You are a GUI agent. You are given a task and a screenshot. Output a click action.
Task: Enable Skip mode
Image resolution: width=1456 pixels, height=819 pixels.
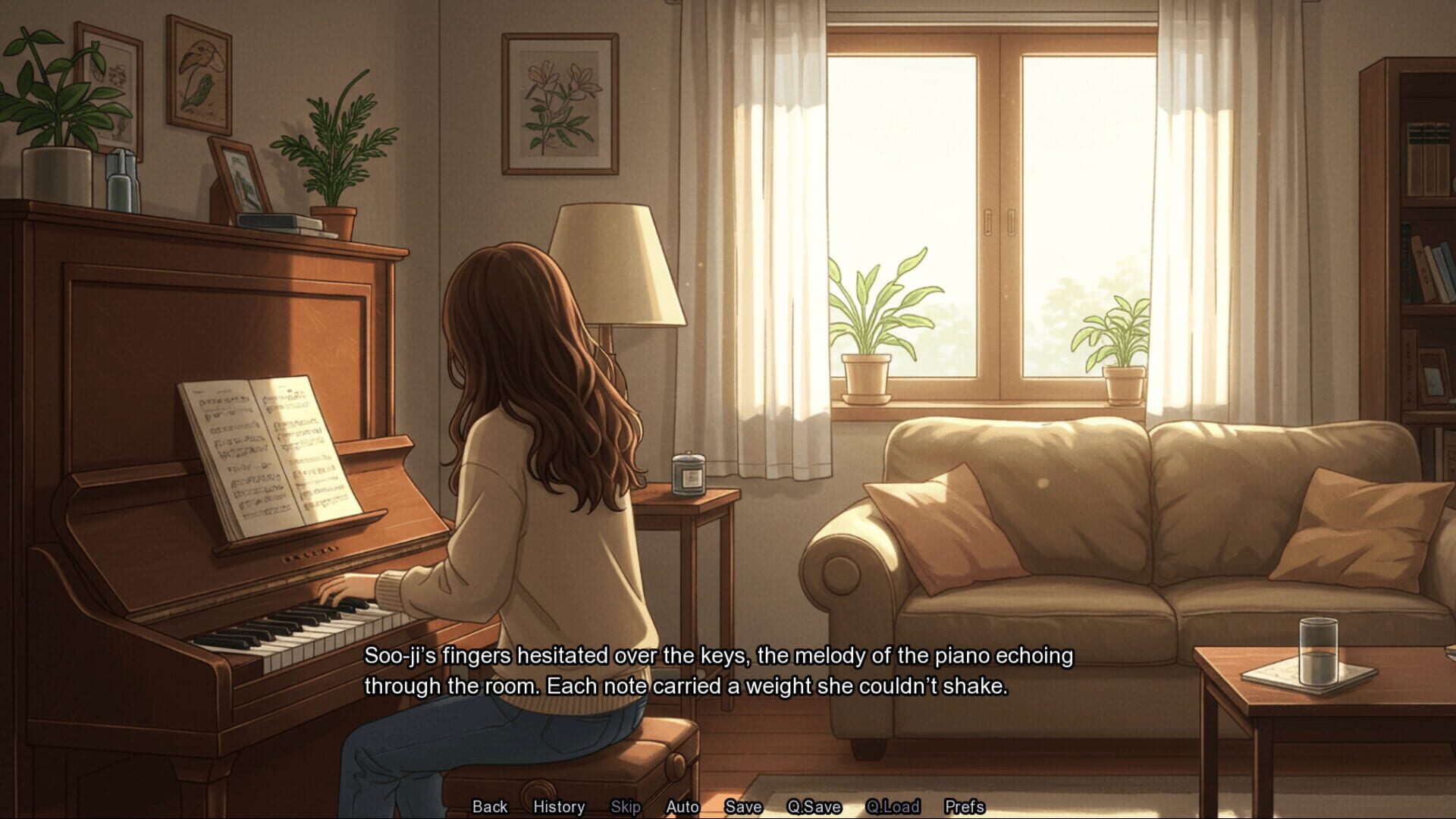click(625, 807)
